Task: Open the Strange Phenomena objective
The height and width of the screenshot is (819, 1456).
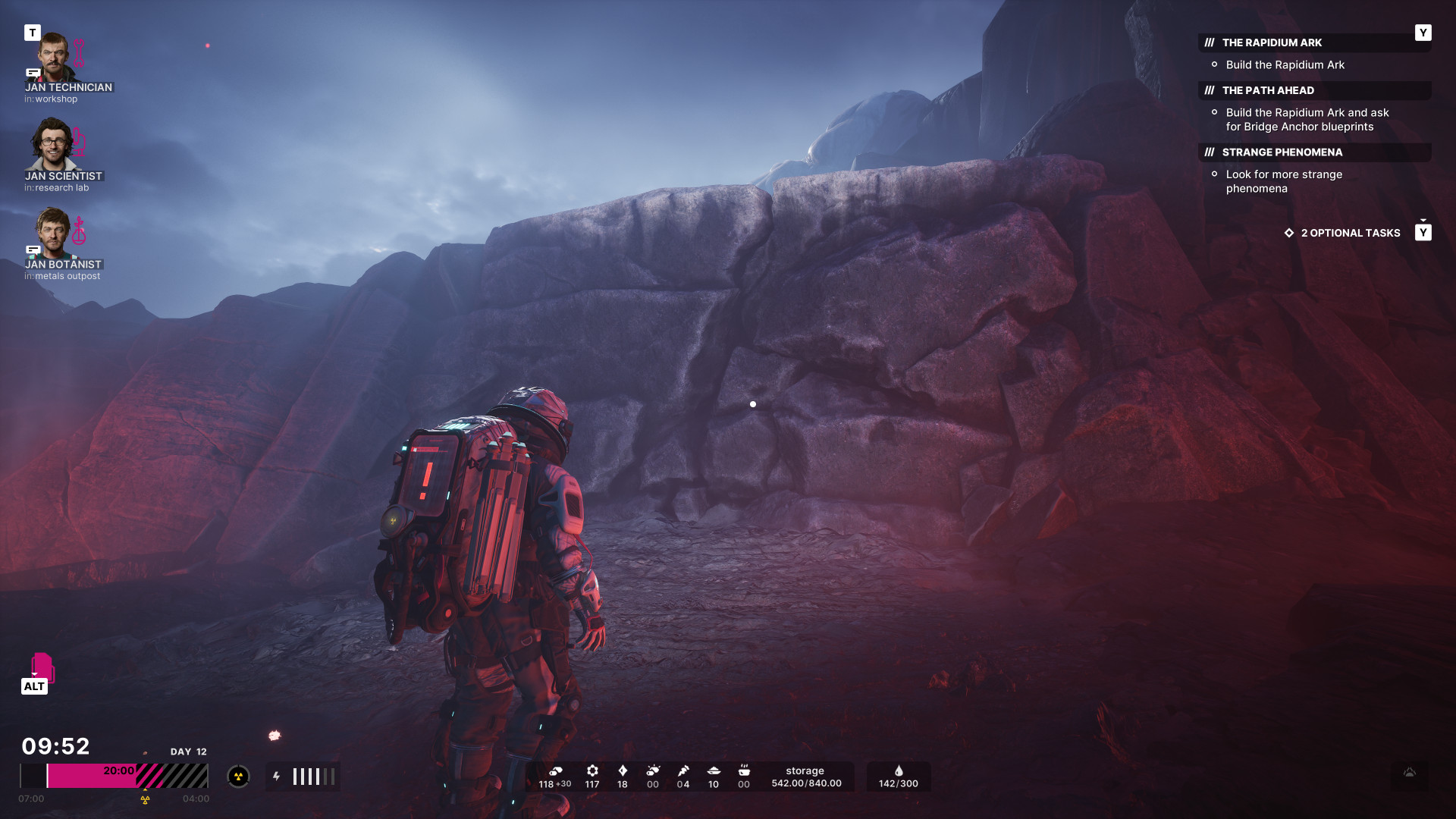Action: click(1282, 152)
